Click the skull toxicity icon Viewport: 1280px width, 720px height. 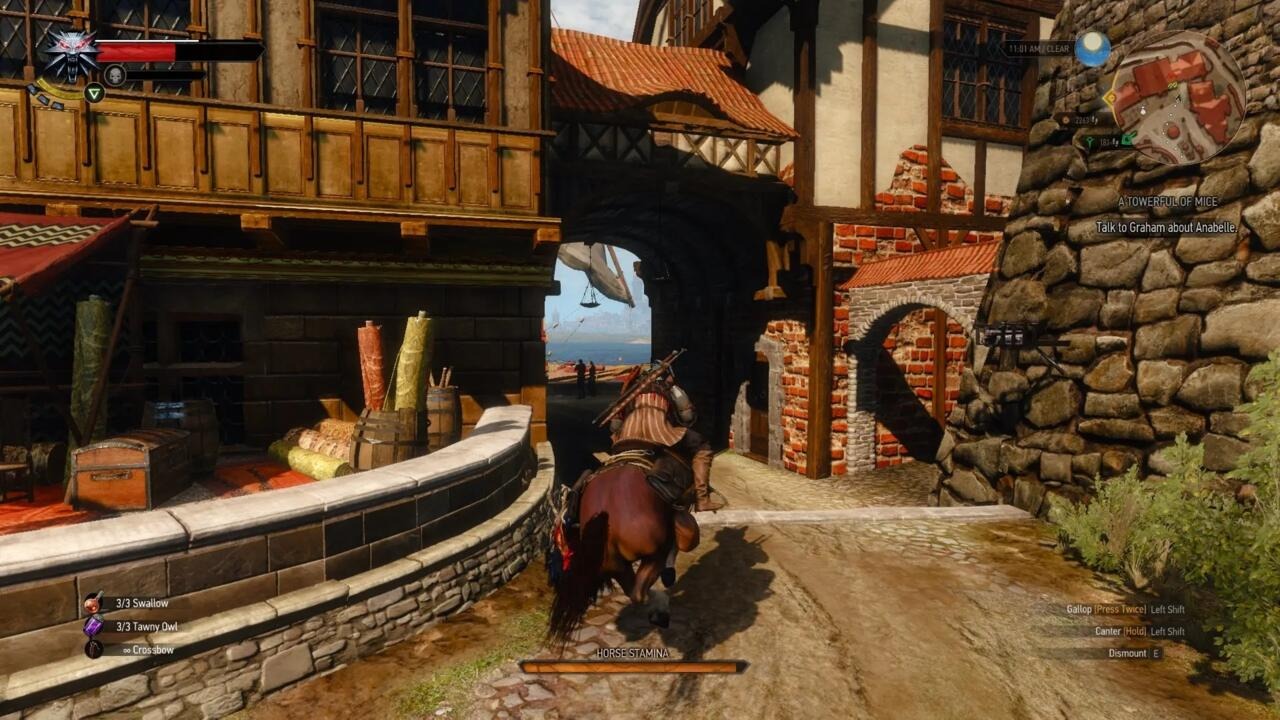(114, 73)
